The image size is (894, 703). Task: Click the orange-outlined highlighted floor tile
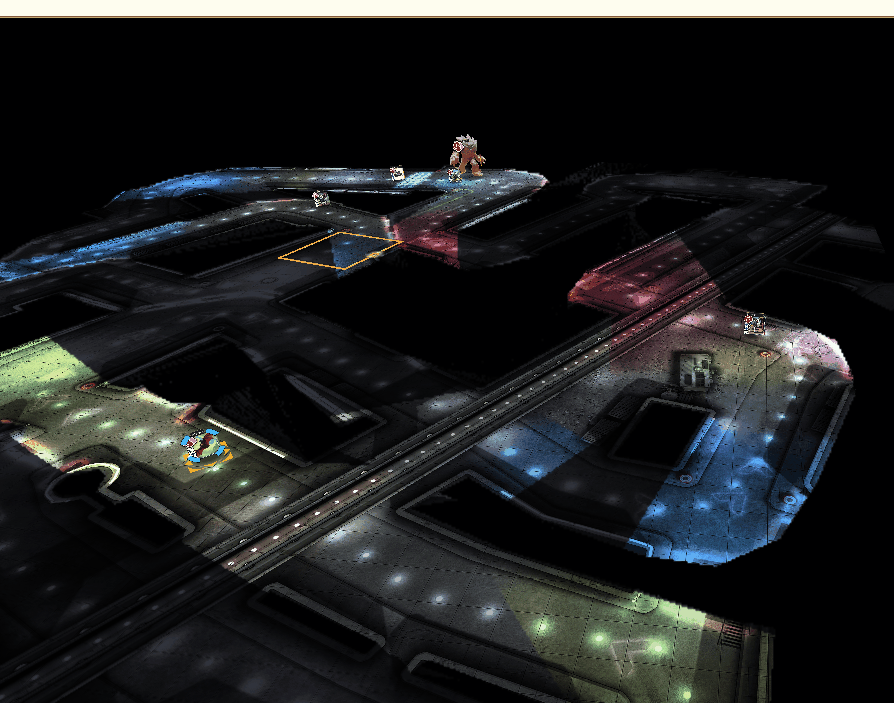[340, 250]
